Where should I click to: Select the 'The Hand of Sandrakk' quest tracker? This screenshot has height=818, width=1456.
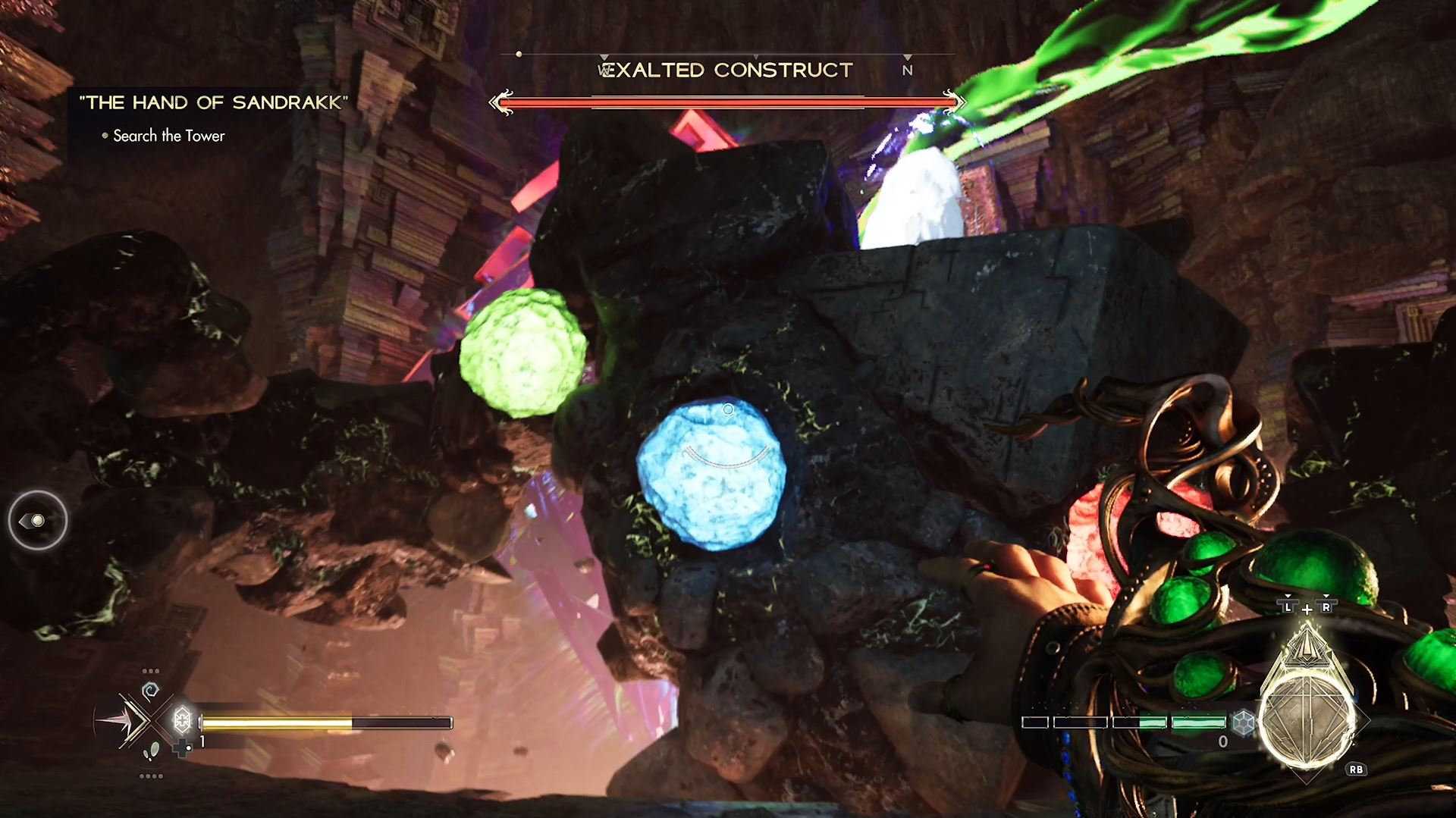[213, 102]
